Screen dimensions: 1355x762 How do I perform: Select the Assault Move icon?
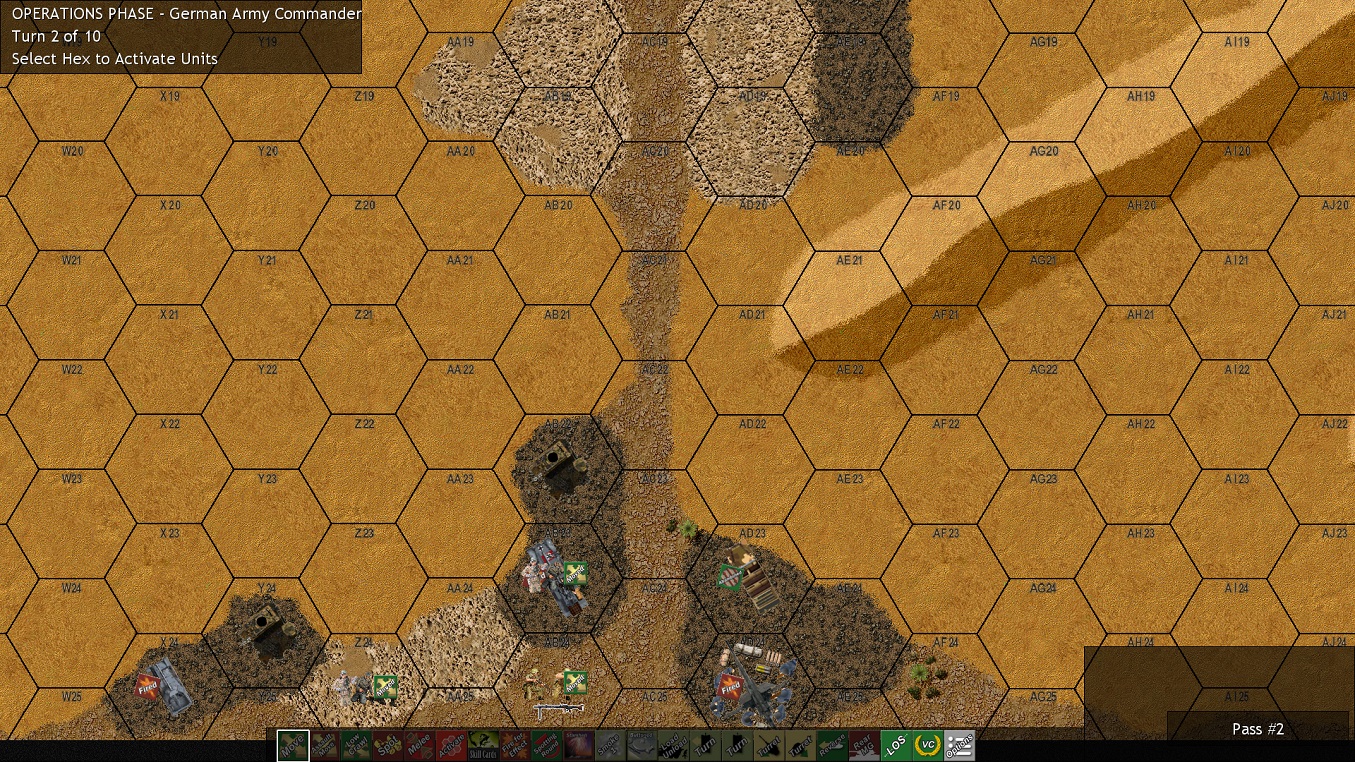tap(325, 745)
